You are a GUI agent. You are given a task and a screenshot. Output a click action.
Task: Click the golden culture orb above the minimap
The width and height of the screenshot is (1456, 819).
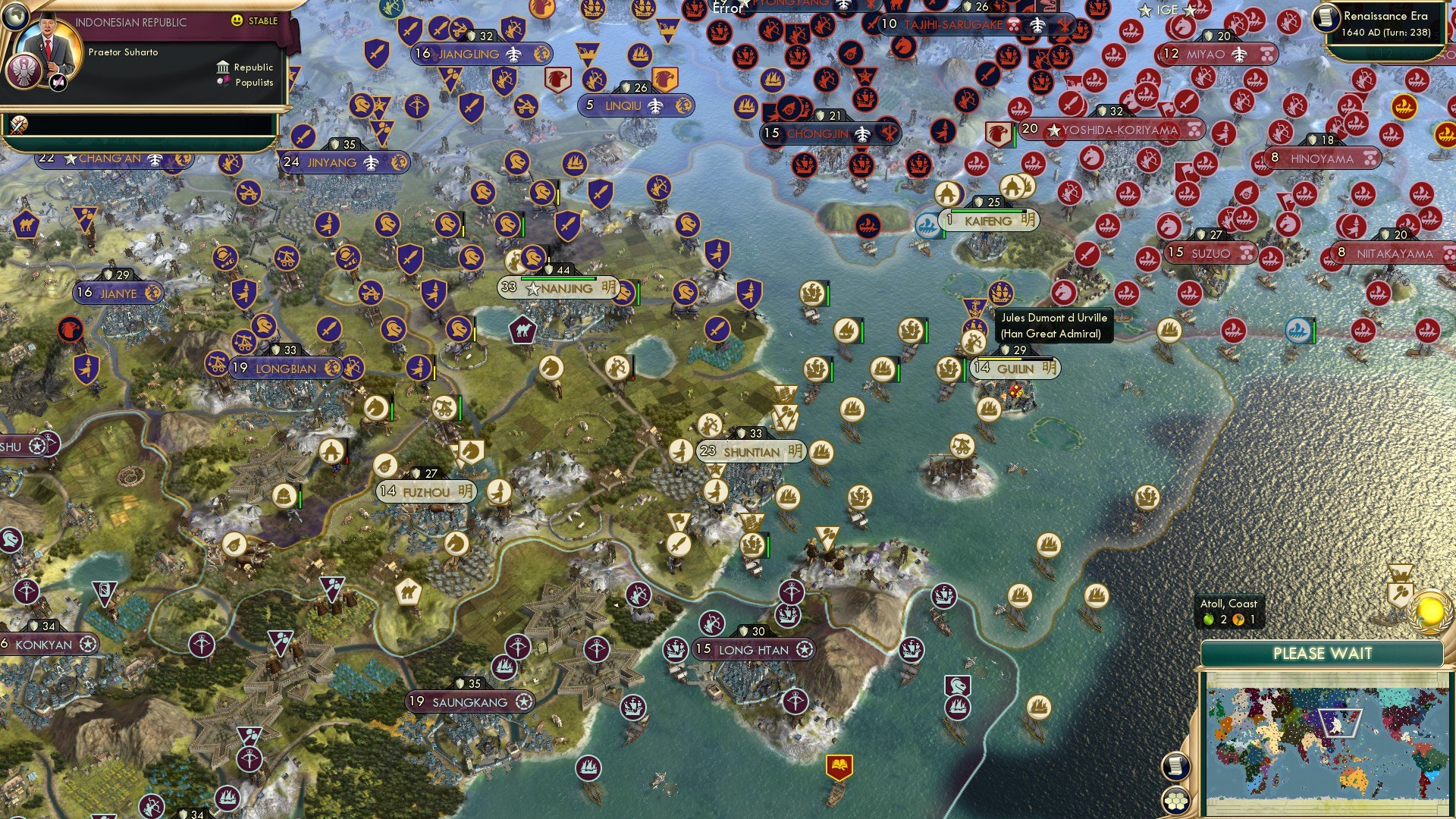tap(1429, 612)
